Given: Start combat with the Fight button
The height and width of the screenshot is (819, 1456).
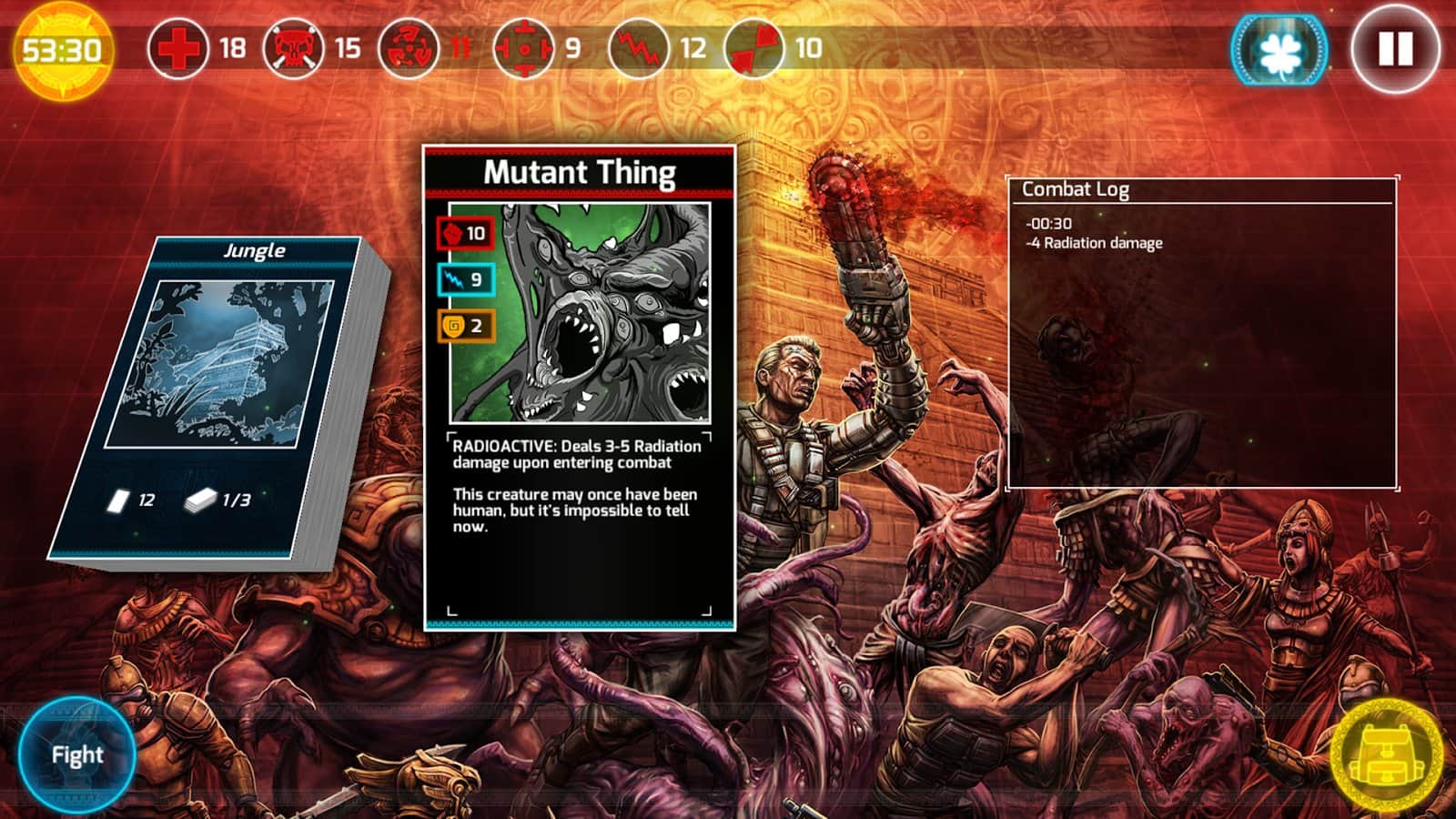Looking at the screenshot, I should 76,754.
